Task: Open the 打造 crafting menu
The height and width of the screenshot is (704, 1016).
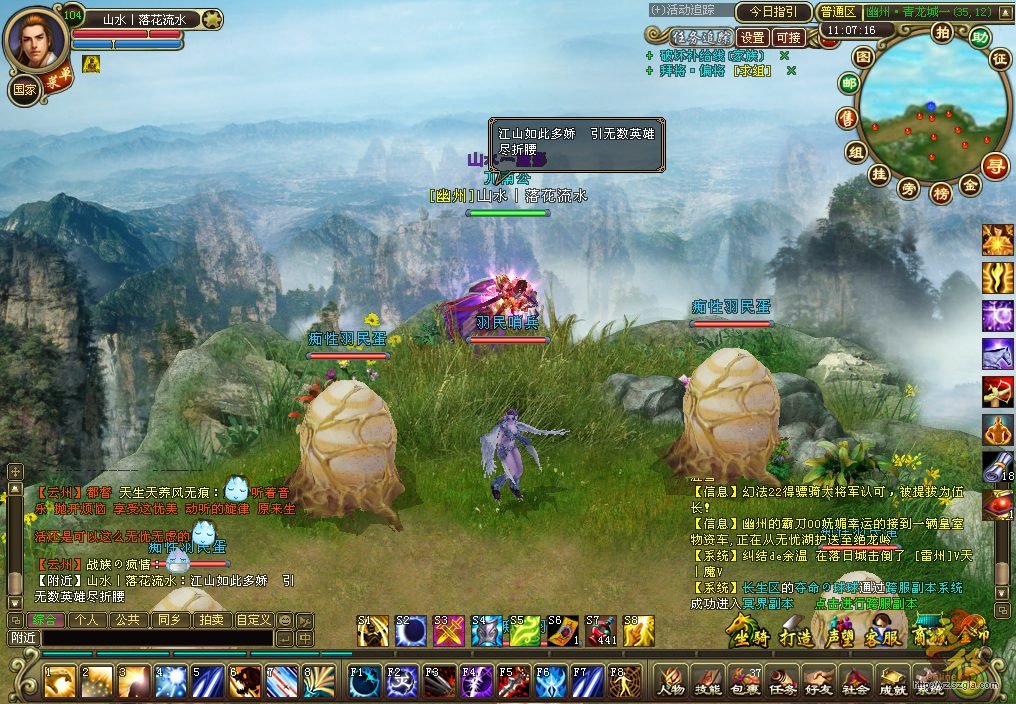Action: tap(797, 637)
